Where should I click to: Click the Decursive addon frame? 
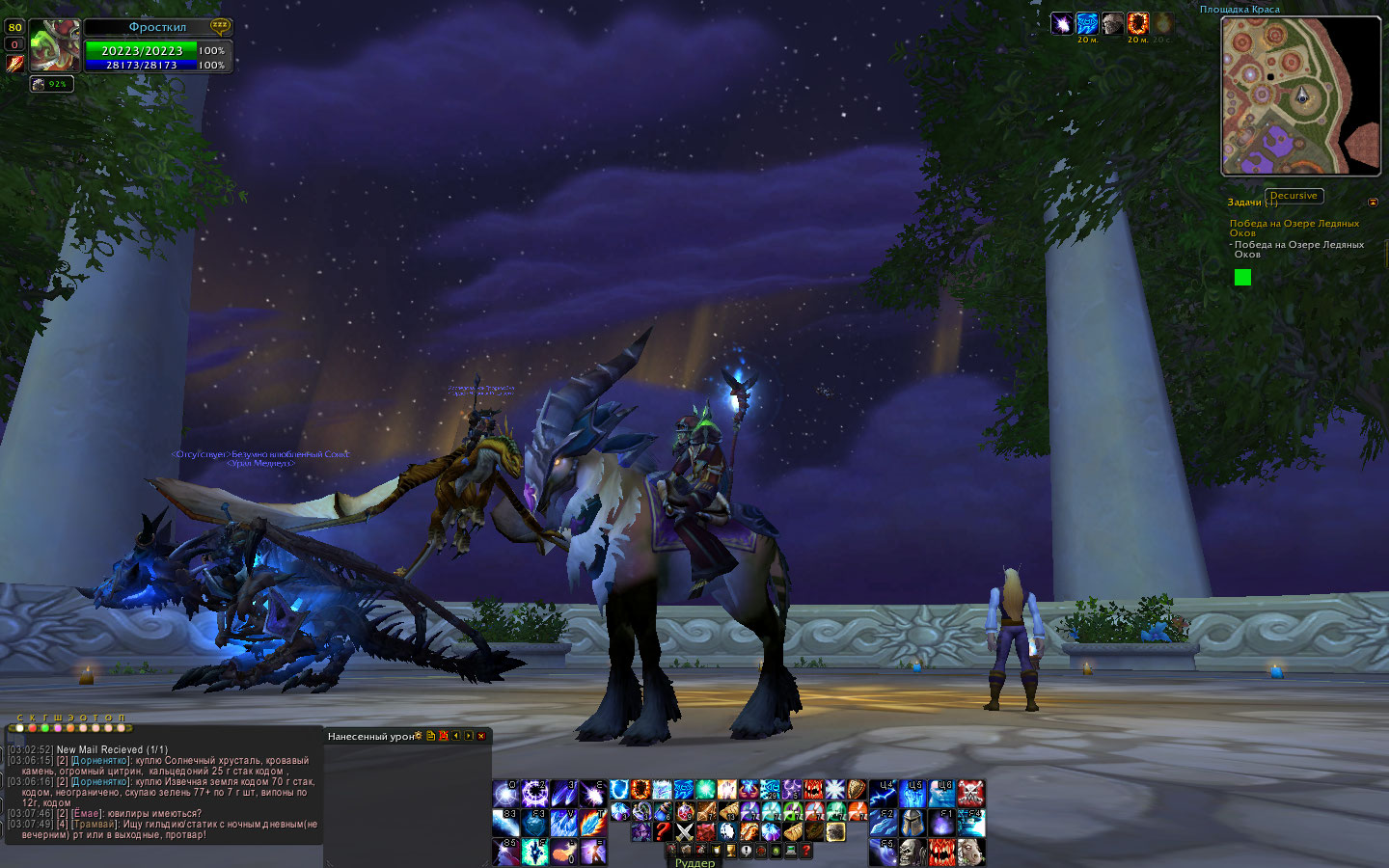[x=1294, y=196]
